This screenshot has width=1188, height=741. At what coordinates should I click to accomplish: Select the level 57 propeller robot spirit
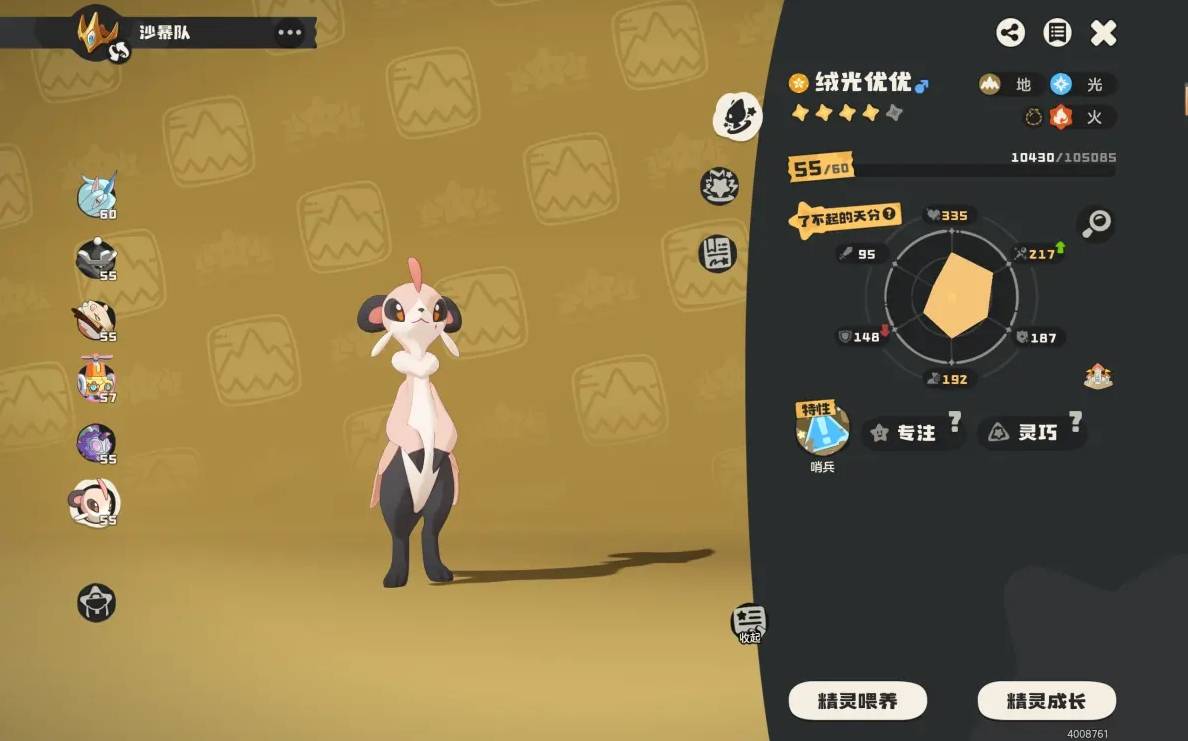click(97, 380)
